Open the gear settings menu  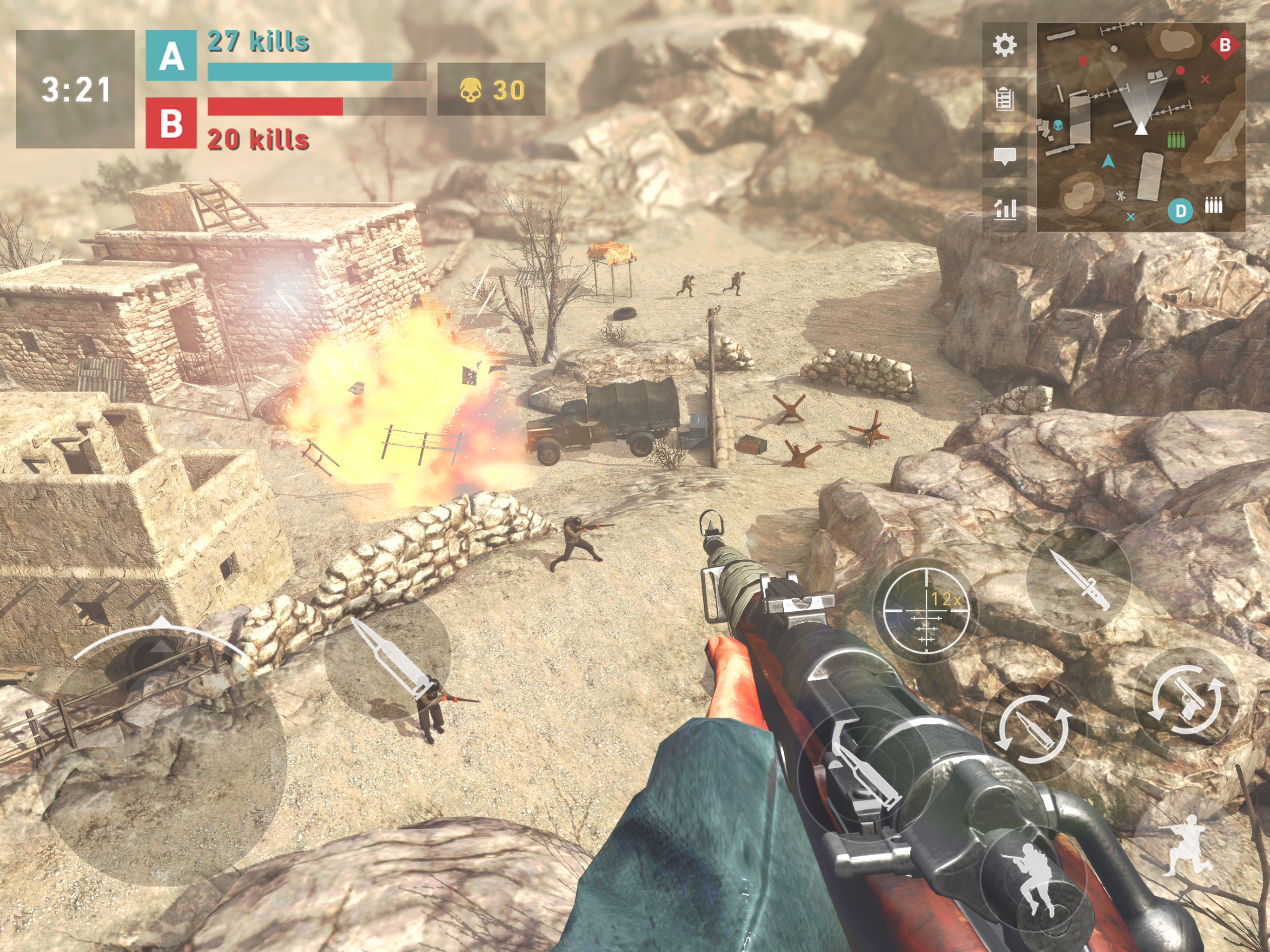pyautogui.click(x=1004, y=46)
